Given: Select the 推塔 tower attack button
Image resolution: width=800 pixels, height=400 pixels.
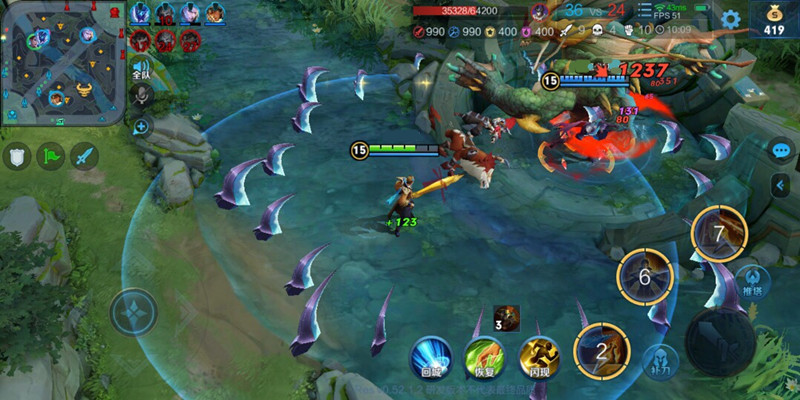Looking at the screenshot, I should (x=754, y=281).
